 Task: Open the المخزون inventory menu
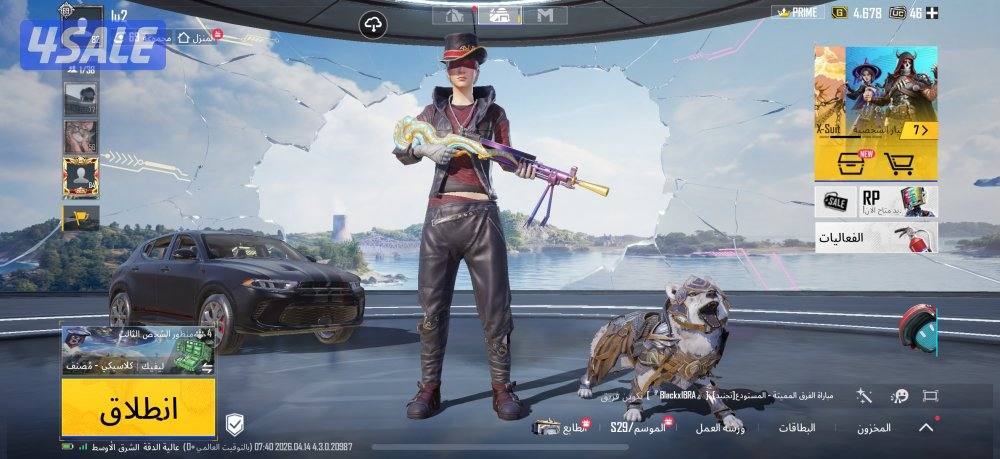(x=873, y=427)
